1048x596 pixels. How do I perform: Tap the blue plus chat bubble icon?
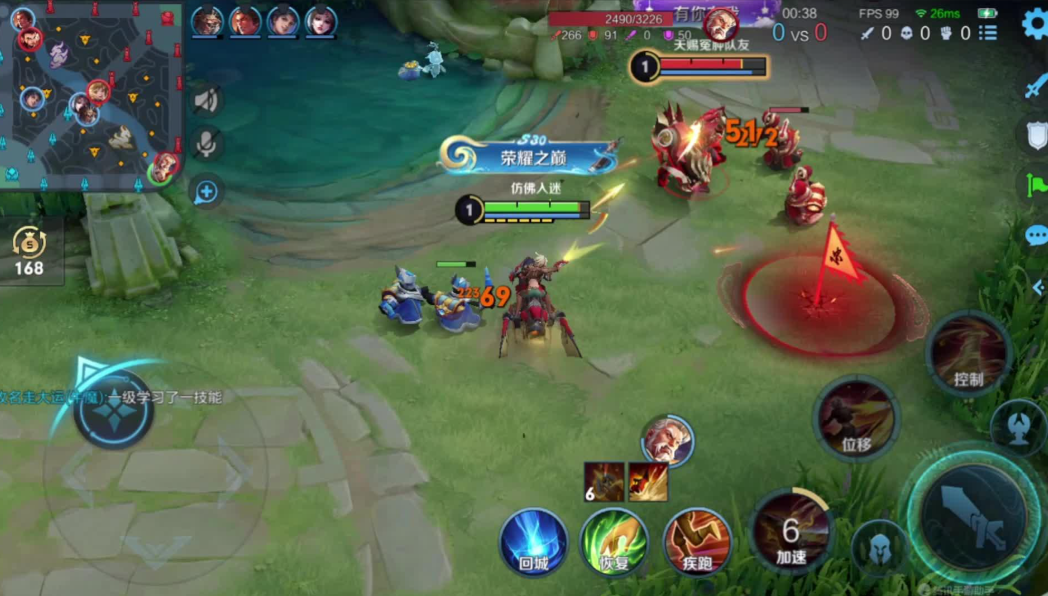[x=206, y=191]
